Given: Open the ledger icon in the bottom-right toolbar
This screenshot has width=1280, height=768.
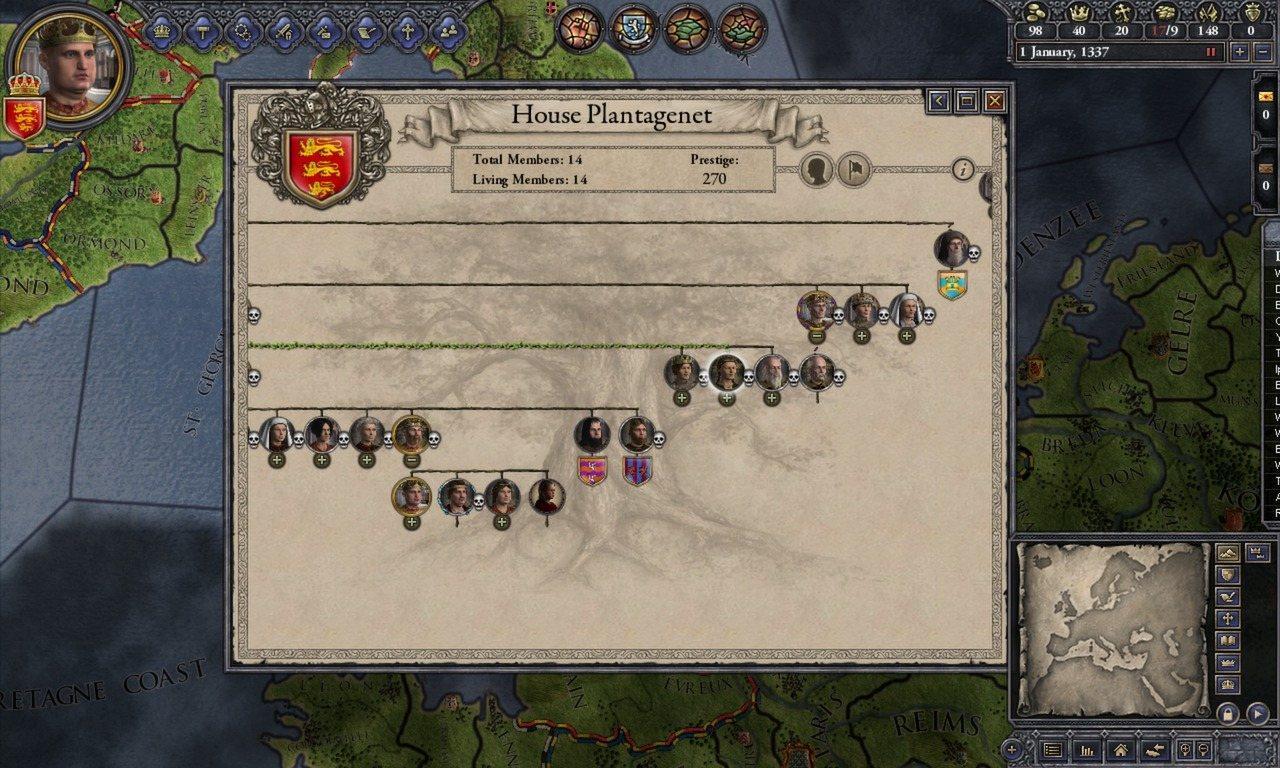Looking at the screenshot, I should click(x=1053, y=749).
